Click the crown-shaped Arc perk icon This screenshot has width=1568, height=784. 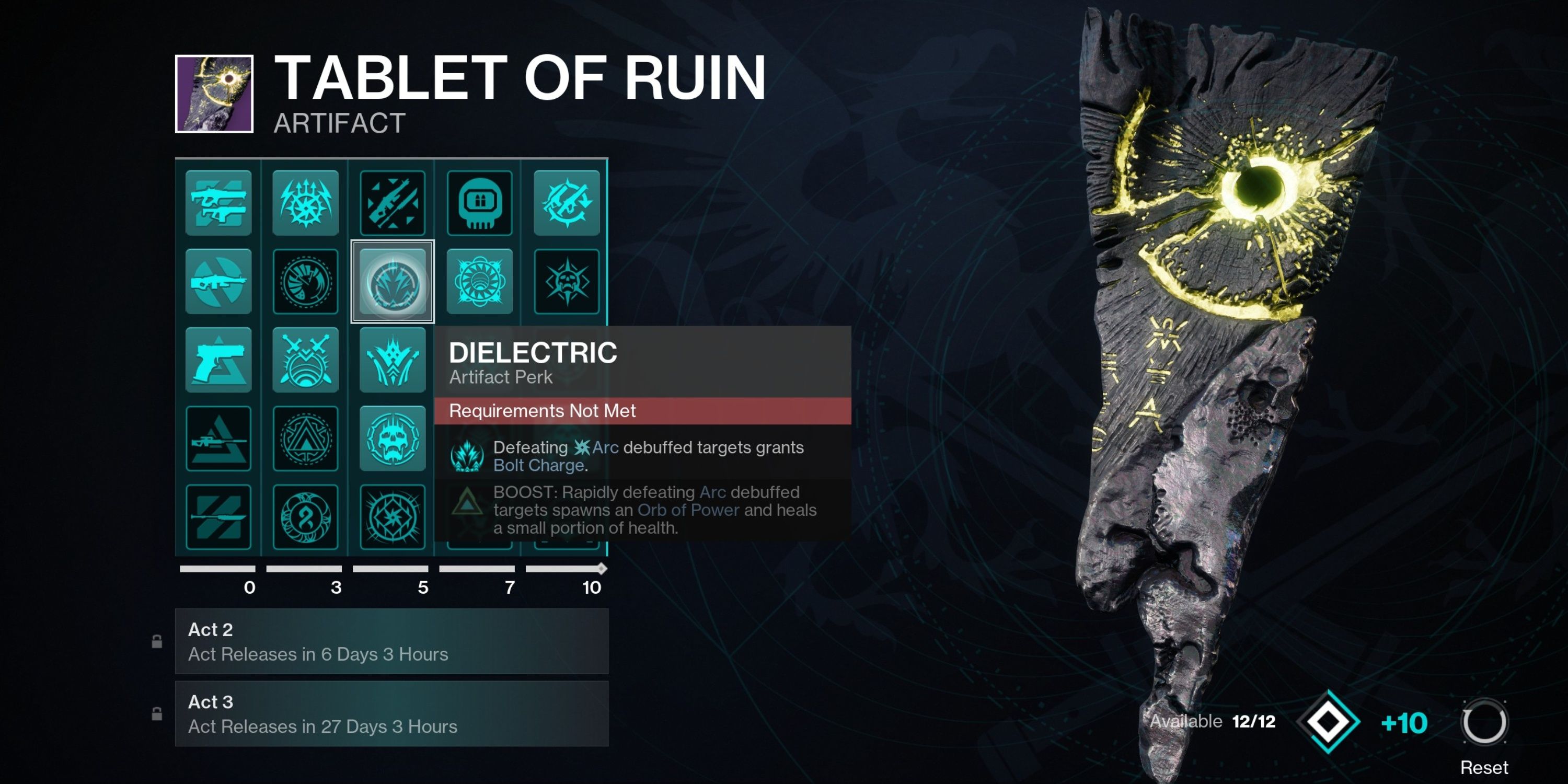click(393, 360)
